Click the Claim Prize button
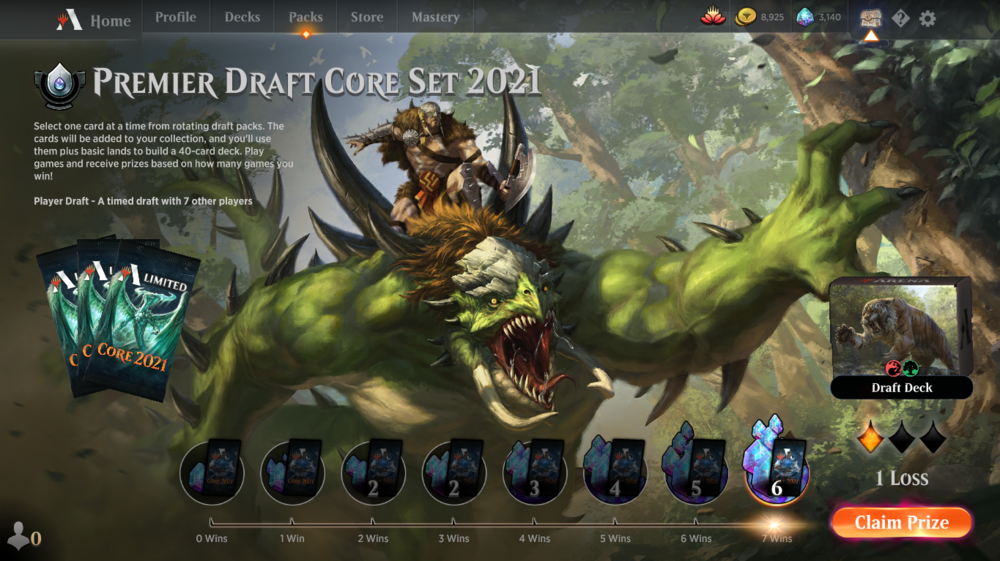Viewport: 1000px width, 561px height. click(901, 522)
